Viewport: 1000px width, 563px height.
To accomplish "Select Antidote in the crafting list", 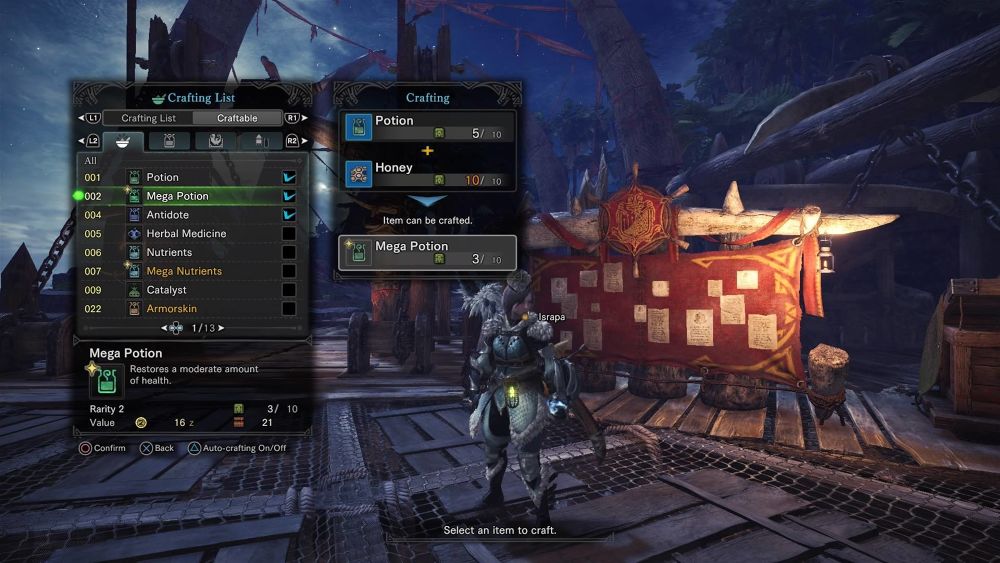I will point(168,215).
